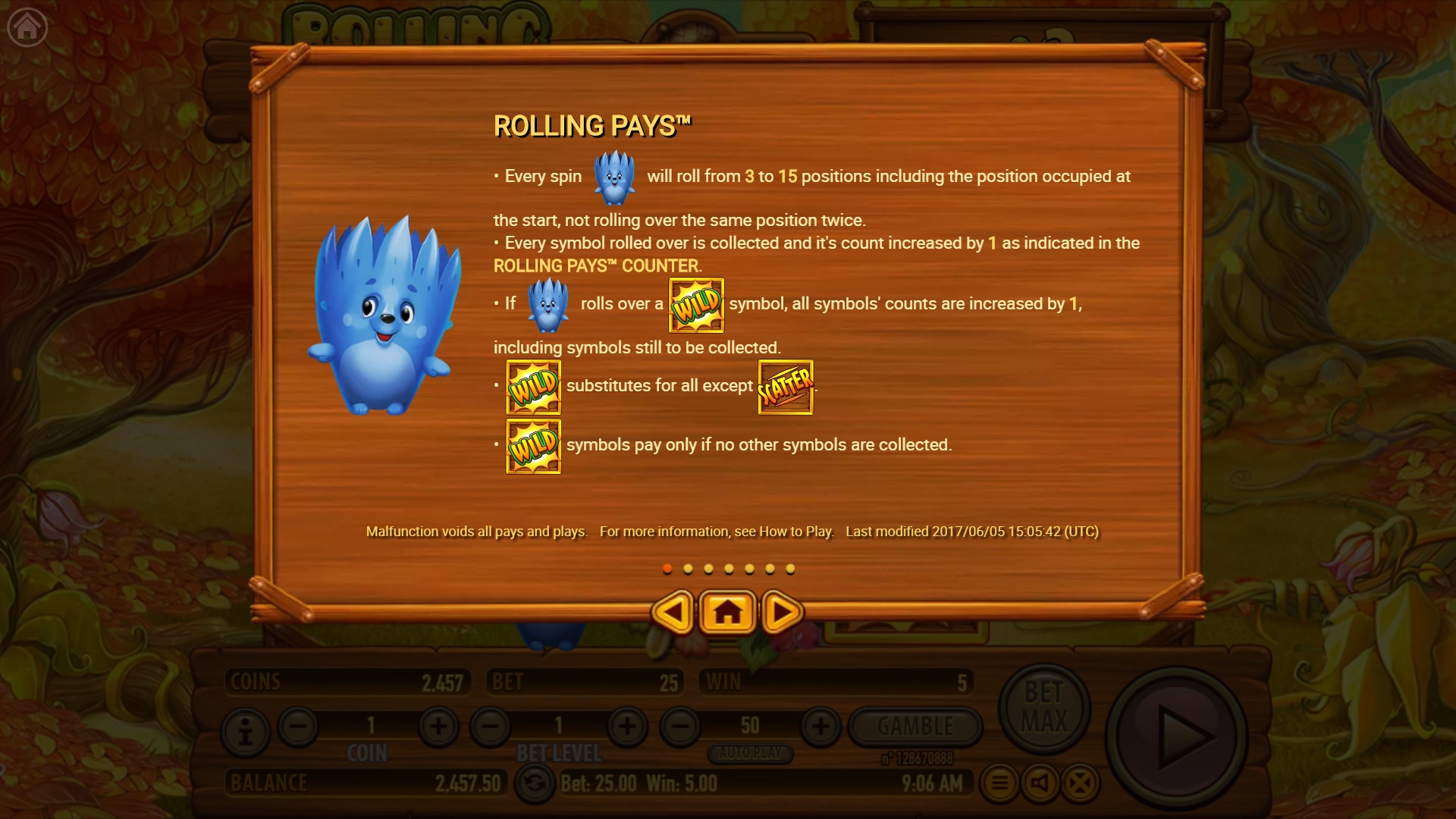Toggle the sound speaker icon

pyautogui.click(x=1040, y=783)
